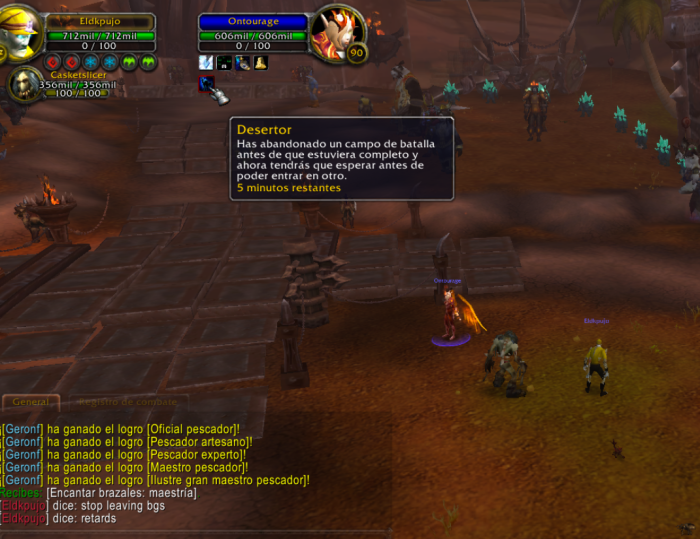Click the Ontourage target name bar
Screen dimensions: 700x539
pyautogui.click(x=253, y=21)
